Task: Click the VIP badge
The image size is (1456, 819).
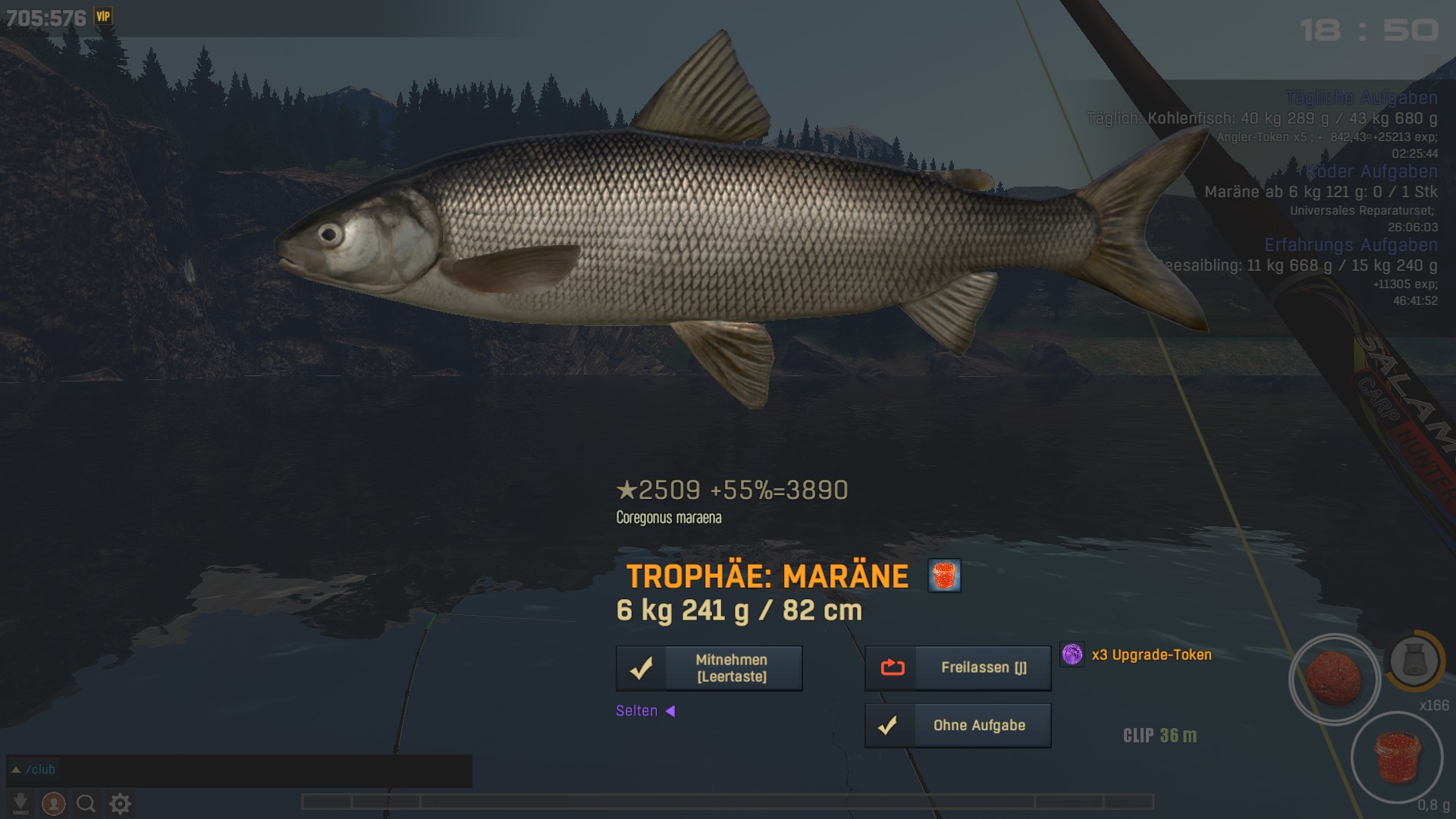Action: click(x=103, y=16)
